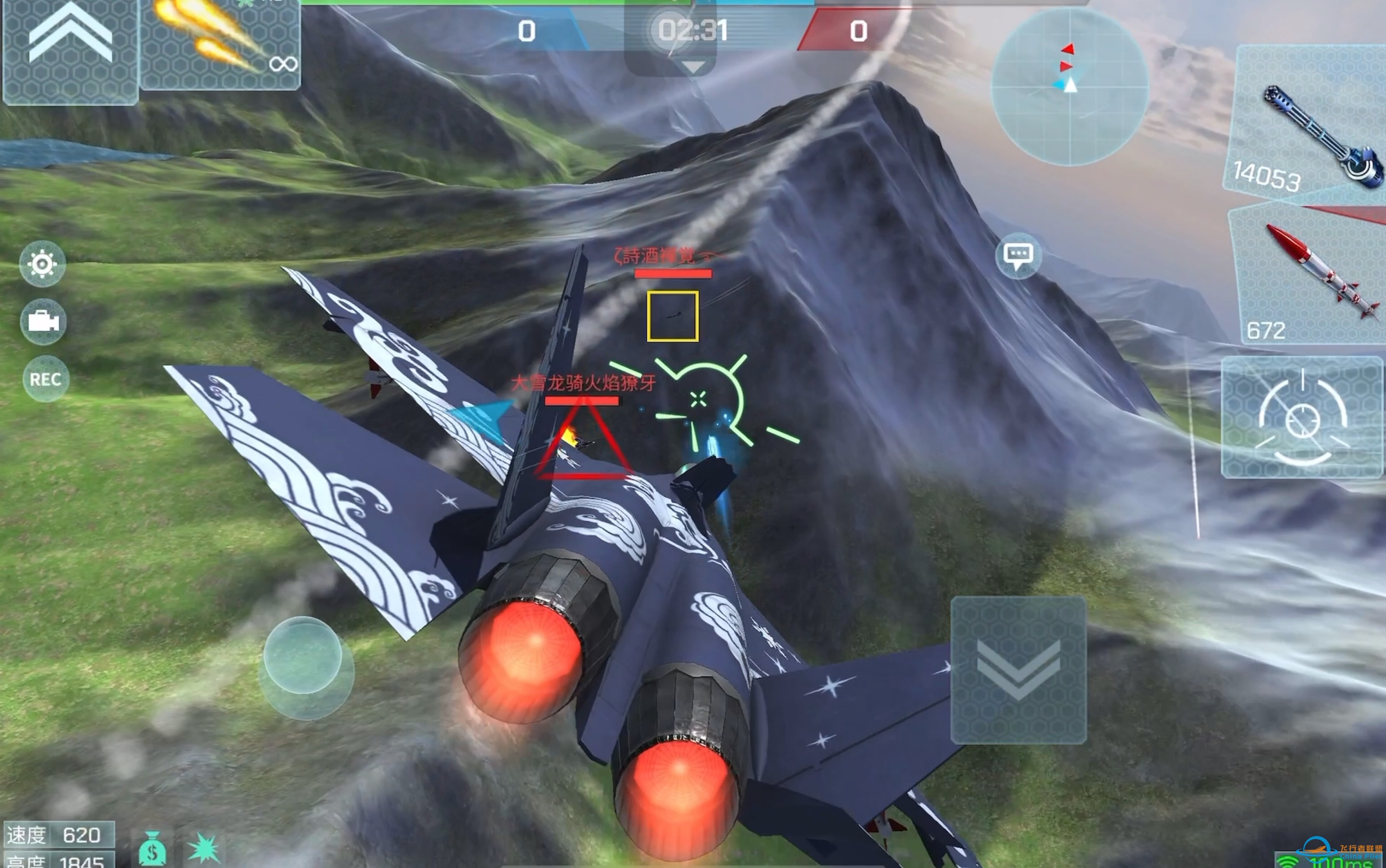This screenshot has width=1386, height=868.
Task: Open the settings gear on the left
Action: [43, 263]
